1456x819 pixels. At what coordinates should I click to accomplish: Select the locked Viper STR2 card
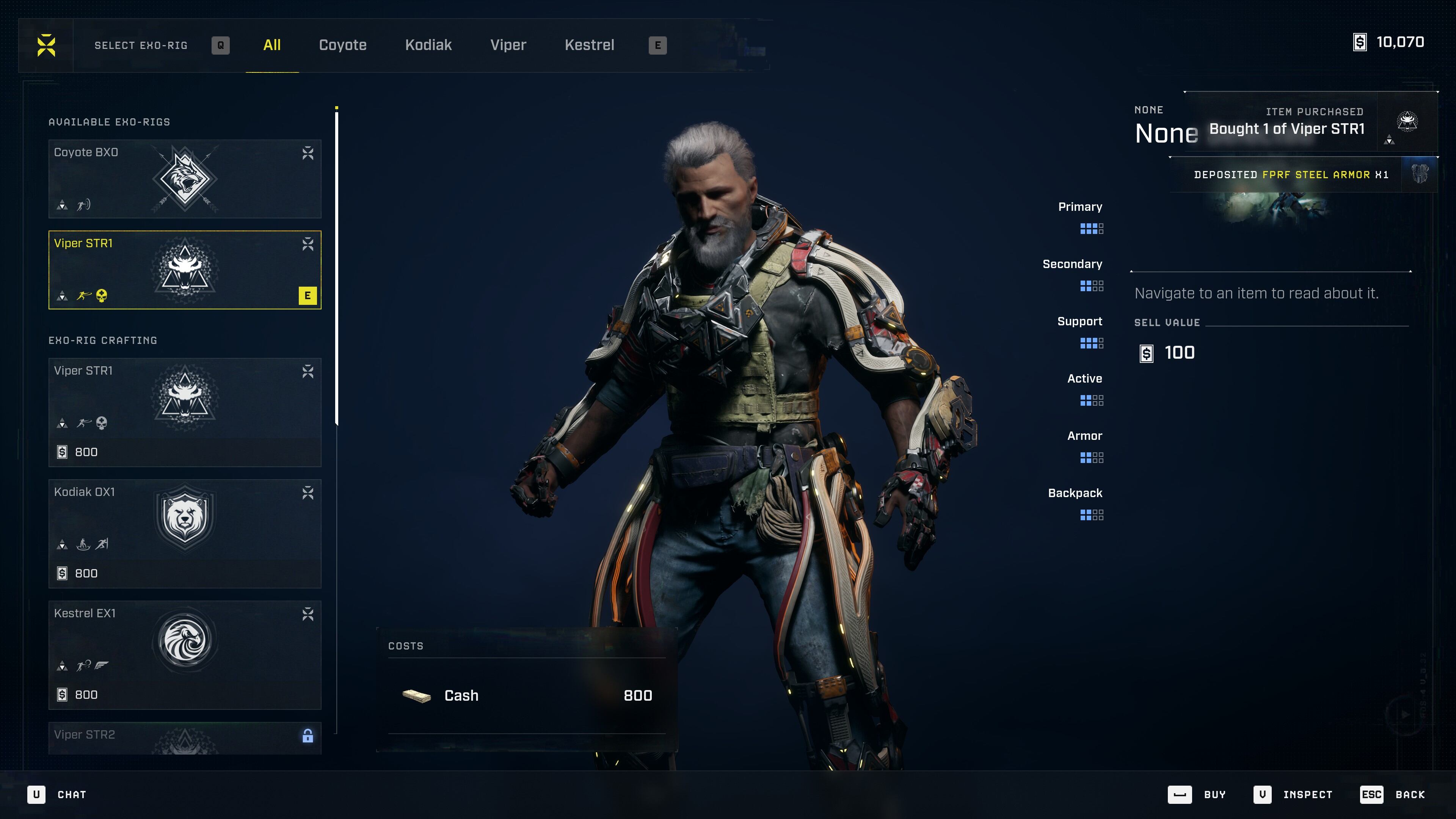(x=185, y=737)
